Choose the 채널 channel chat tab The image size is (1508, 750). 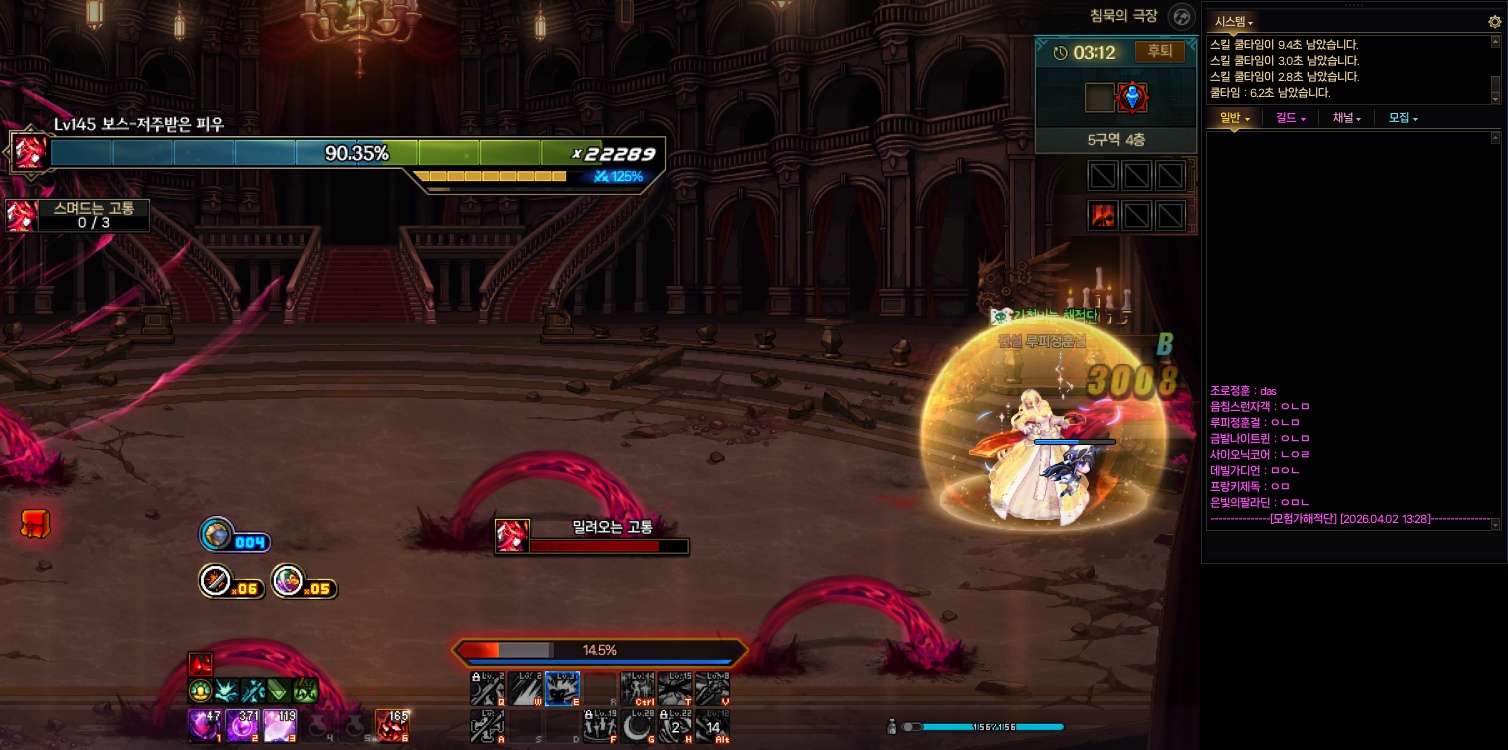1346,118
